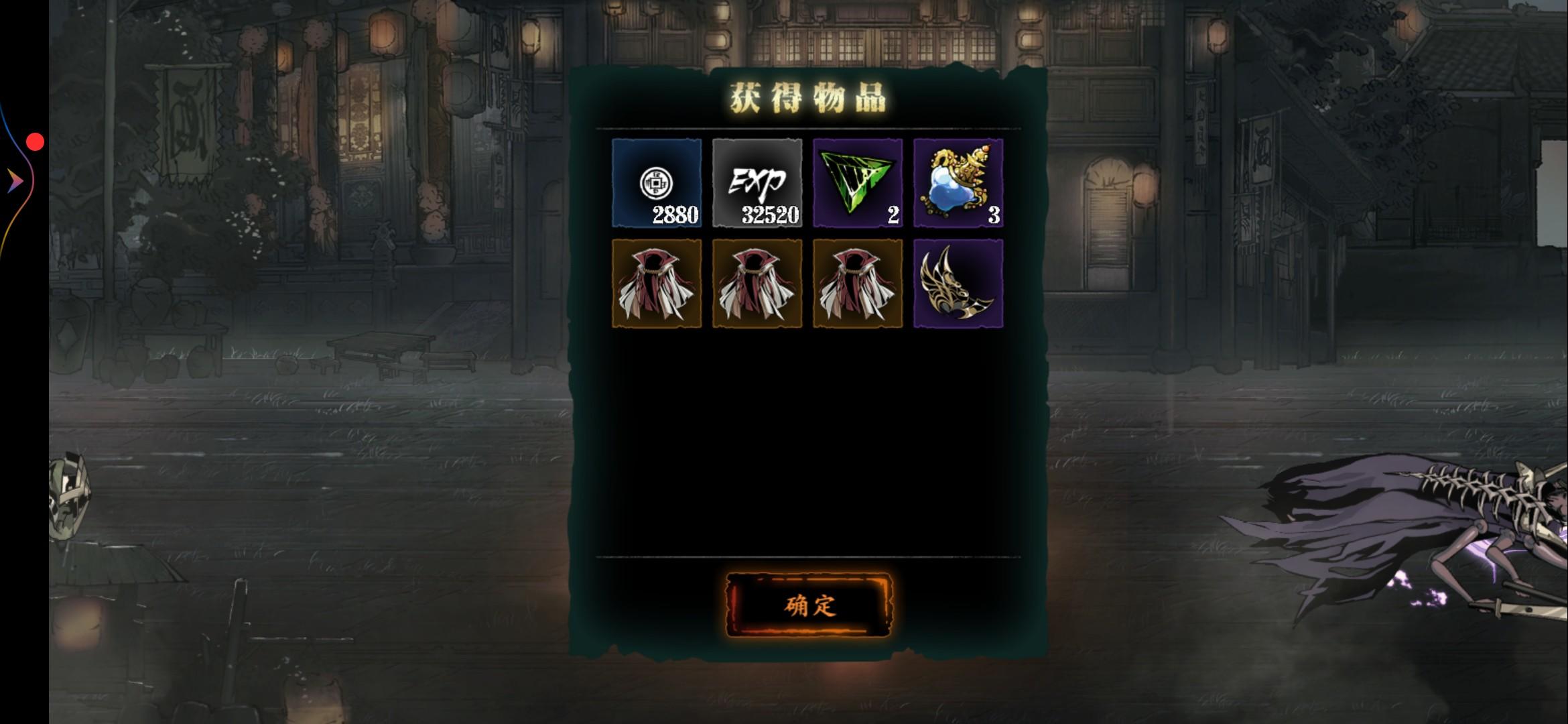The width and height of the screenshot is (1568, 724).
Task: Click the 获得物品 dialog title
Action: (806, 98)
